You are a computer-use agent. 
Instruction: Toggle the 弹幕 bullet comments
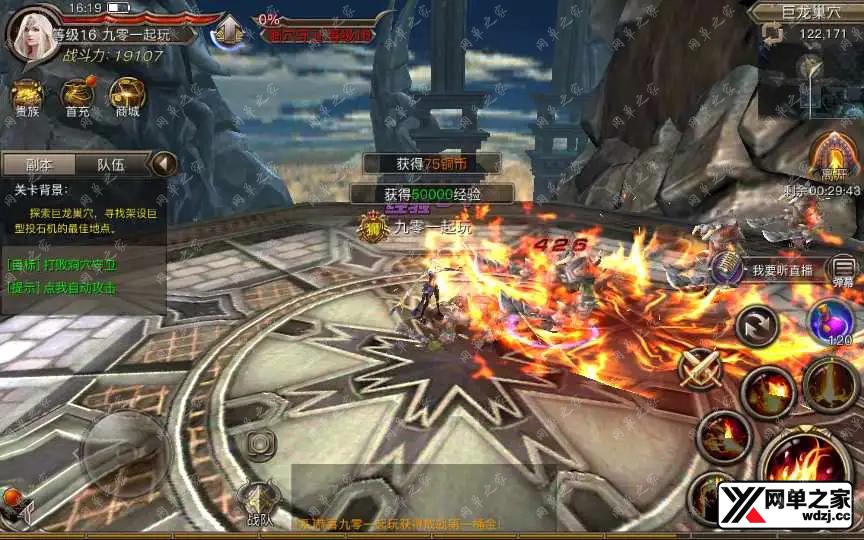pyautogui.click(x=844, y=270)
